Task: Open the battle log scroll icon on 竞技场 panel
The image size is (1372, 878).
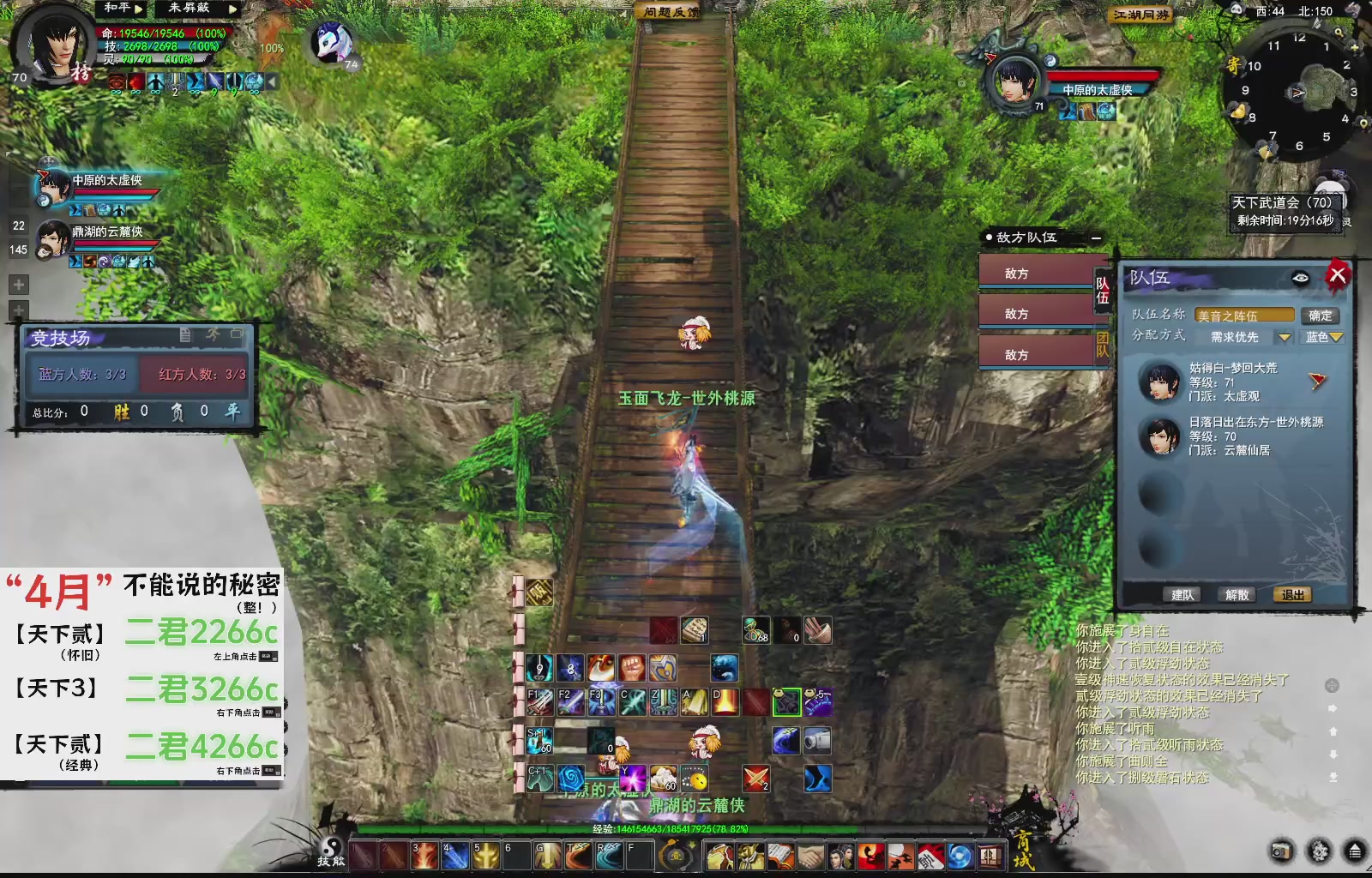Action: click(x=187, y=334)
